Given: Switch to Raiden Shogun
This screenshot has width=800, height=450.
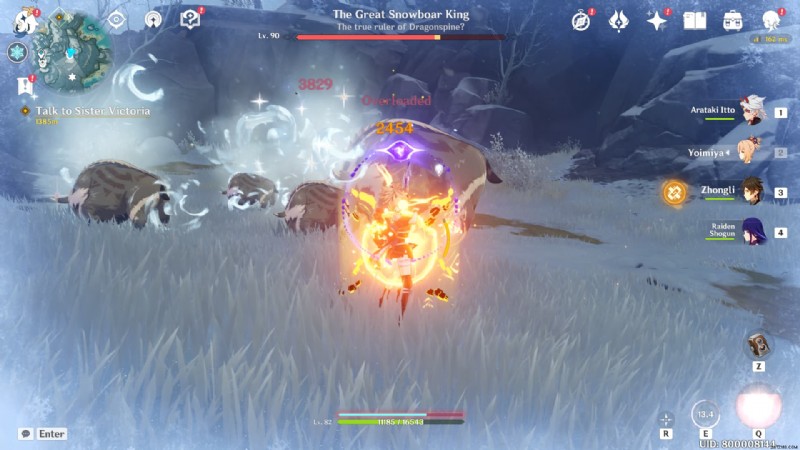Looking at the screenshot, I should [751, 233].
